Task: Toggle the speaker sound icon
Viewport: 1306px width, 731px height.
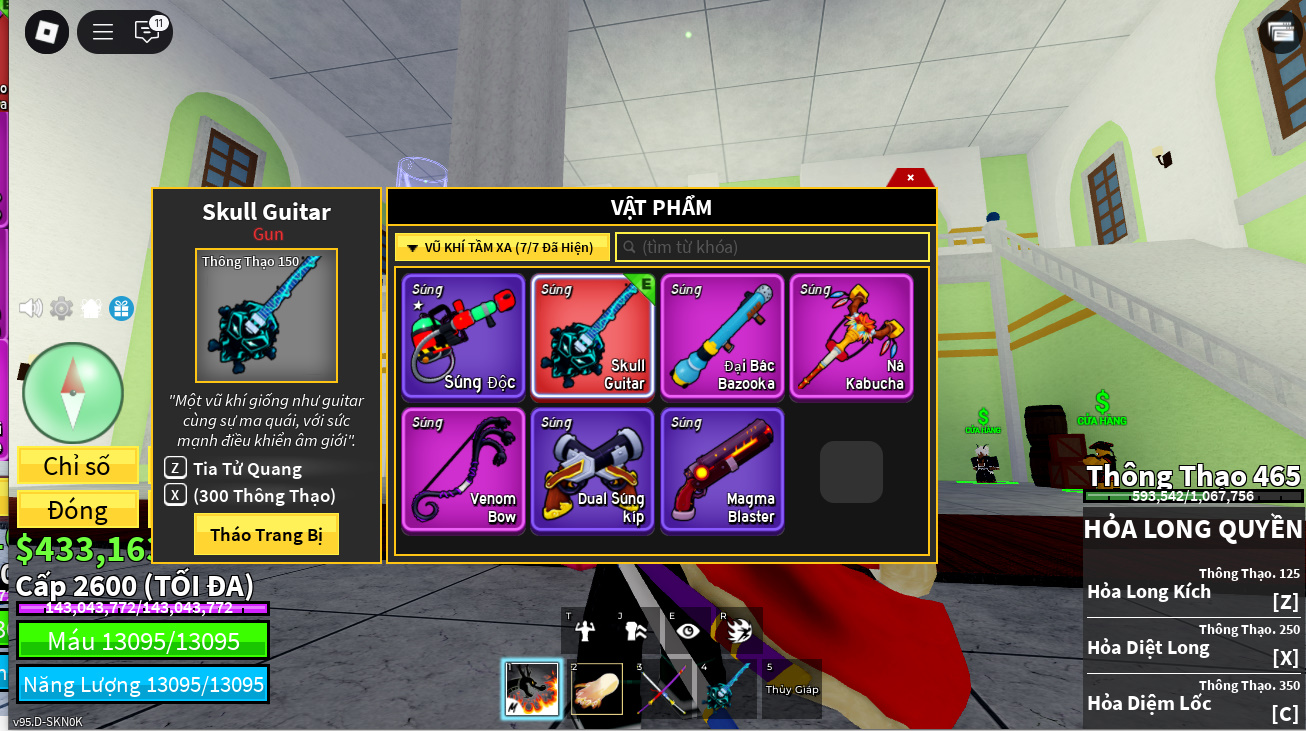Action: (x=31, y=308)
